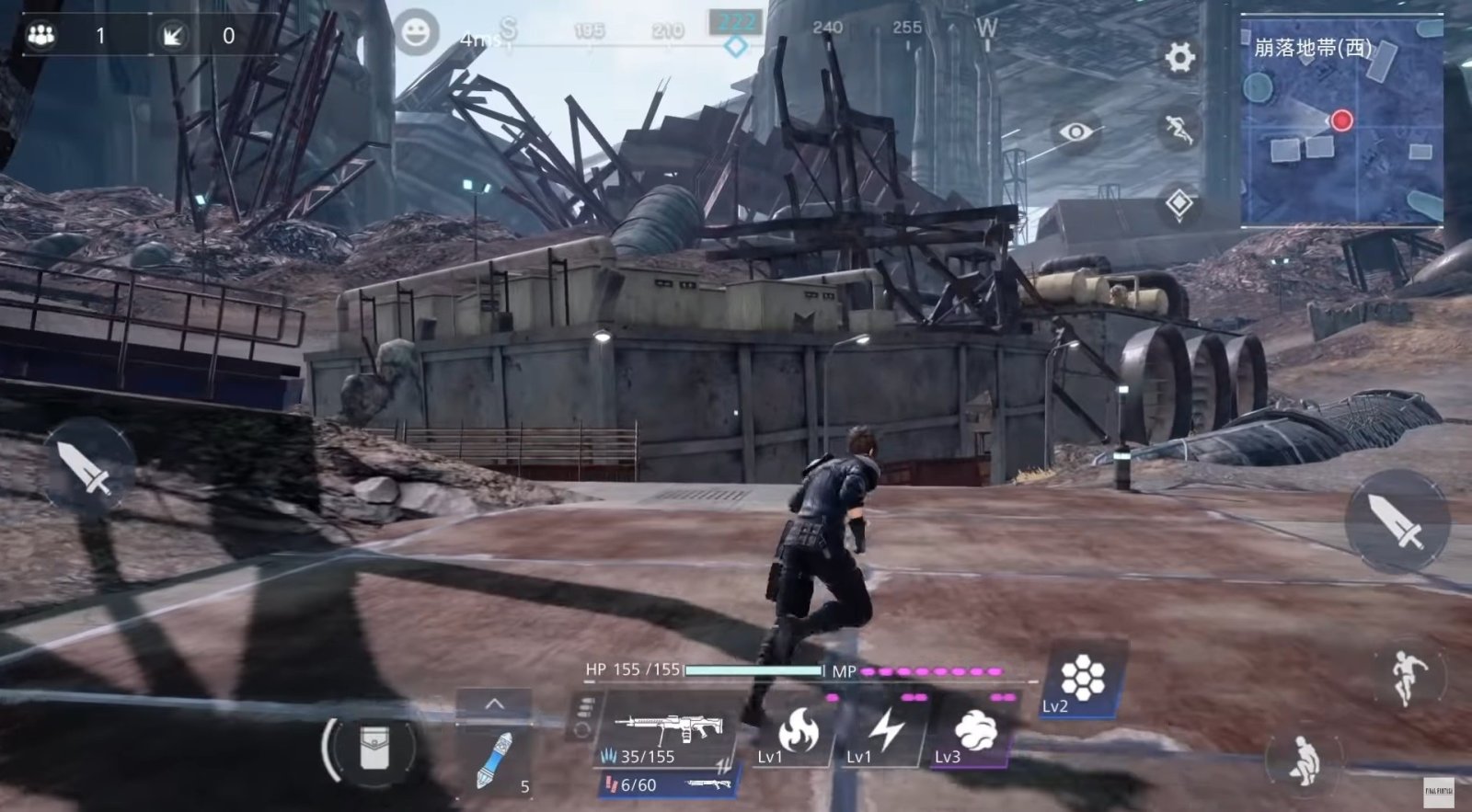1472x812 pixels.
Task: Tap the jump button
Action: [1406, 677]
